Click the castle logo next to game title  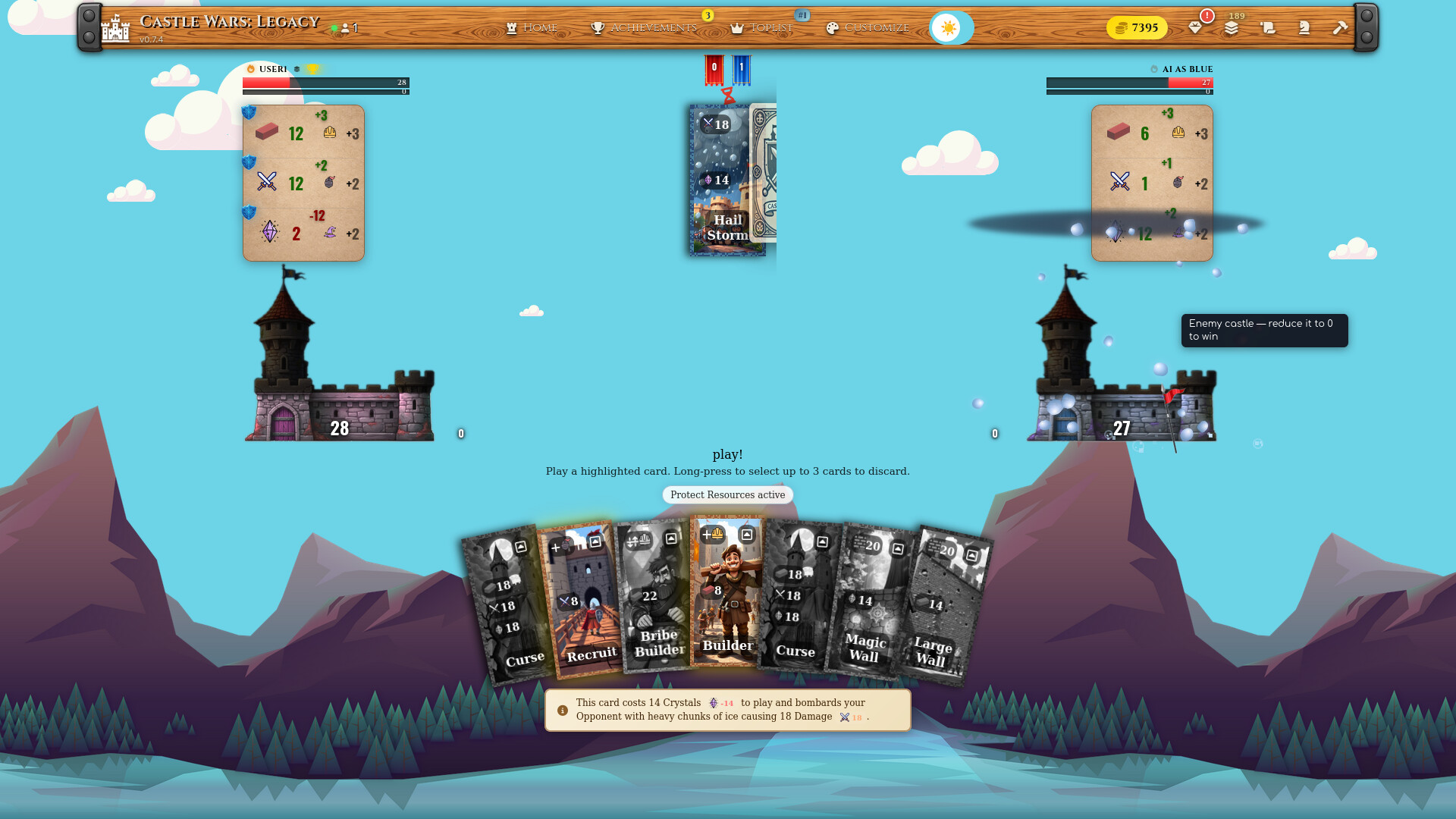point(115,27)
